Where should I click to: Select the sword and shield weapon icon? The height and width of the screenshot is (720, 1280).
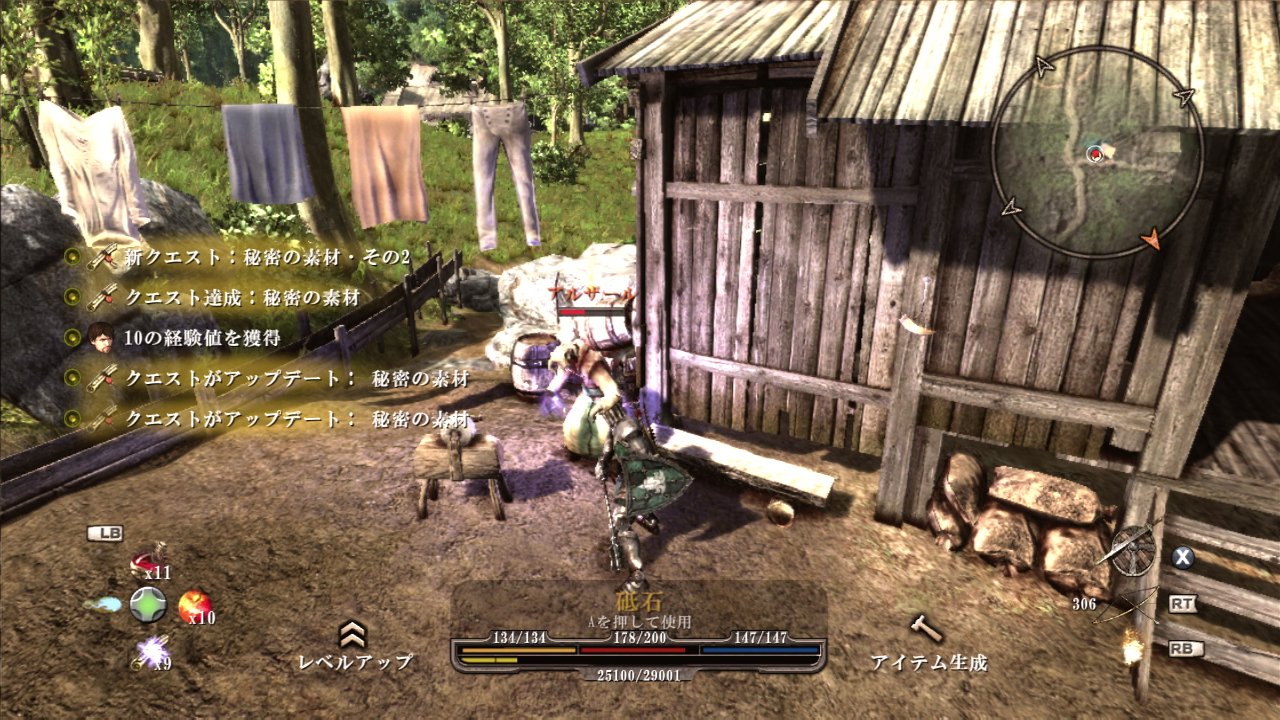coord(1132,552)
